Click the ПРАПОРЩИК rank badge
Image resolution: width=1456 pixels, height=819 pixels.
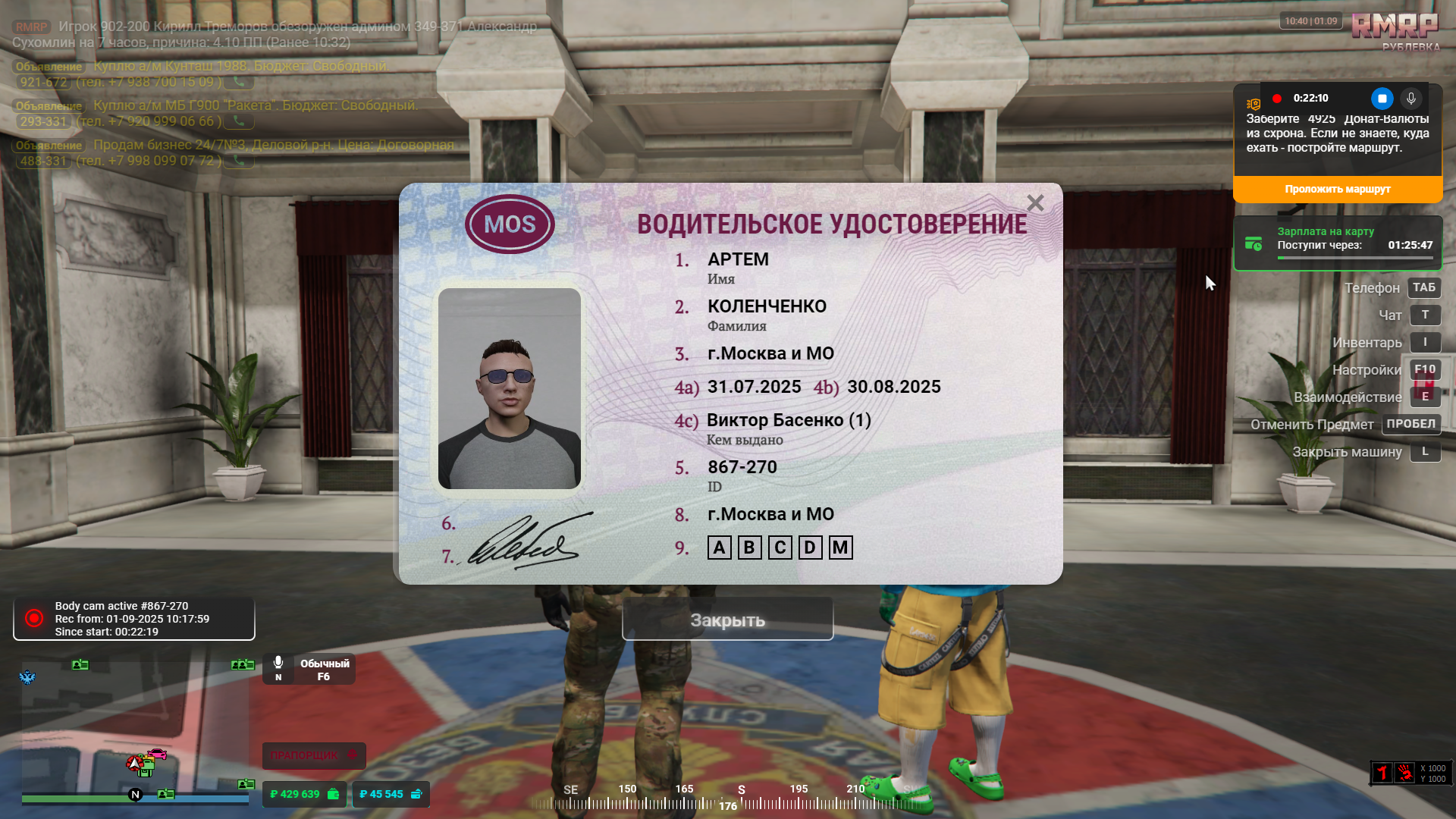coord(314,755)
